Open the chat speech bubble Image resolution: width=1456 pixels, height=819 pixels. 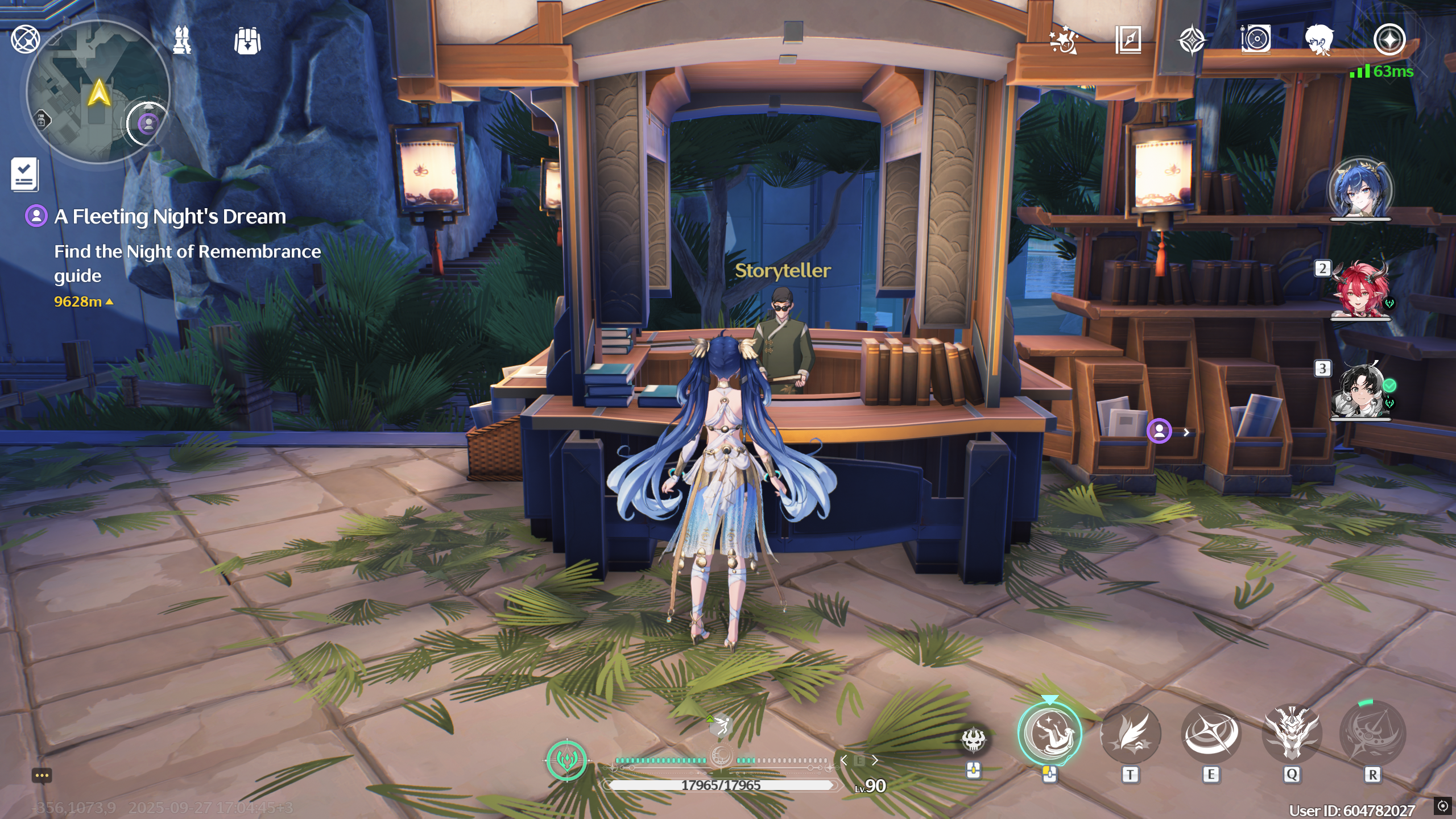42,776
